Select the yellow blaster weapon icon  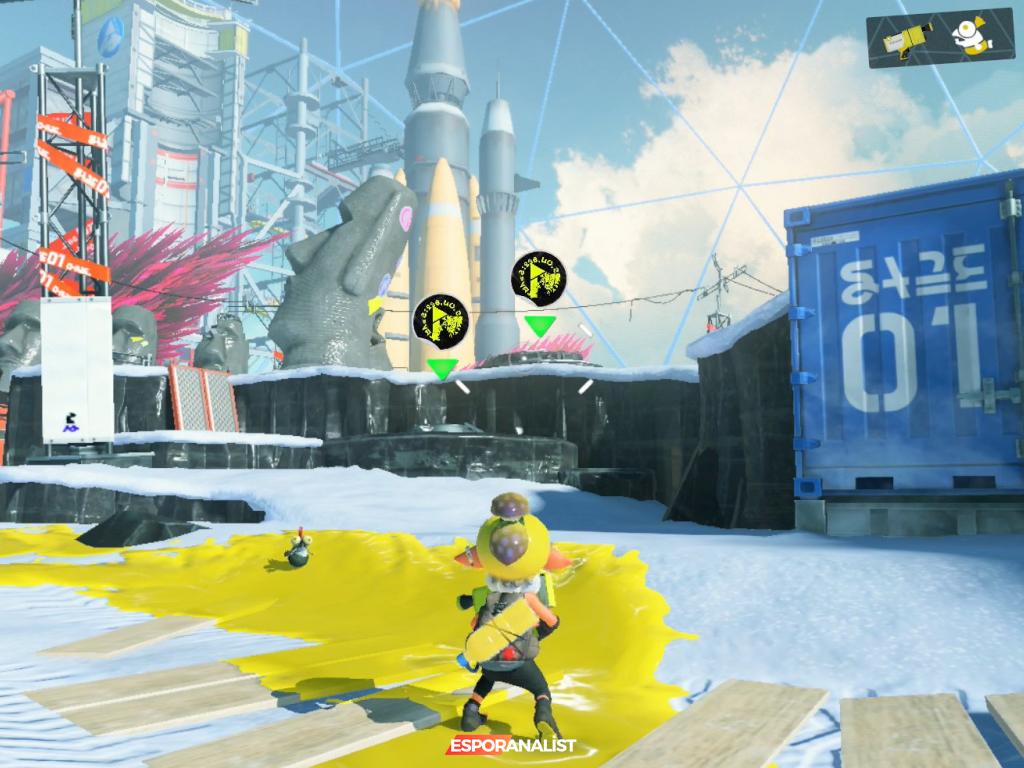(x=908, y=37)
